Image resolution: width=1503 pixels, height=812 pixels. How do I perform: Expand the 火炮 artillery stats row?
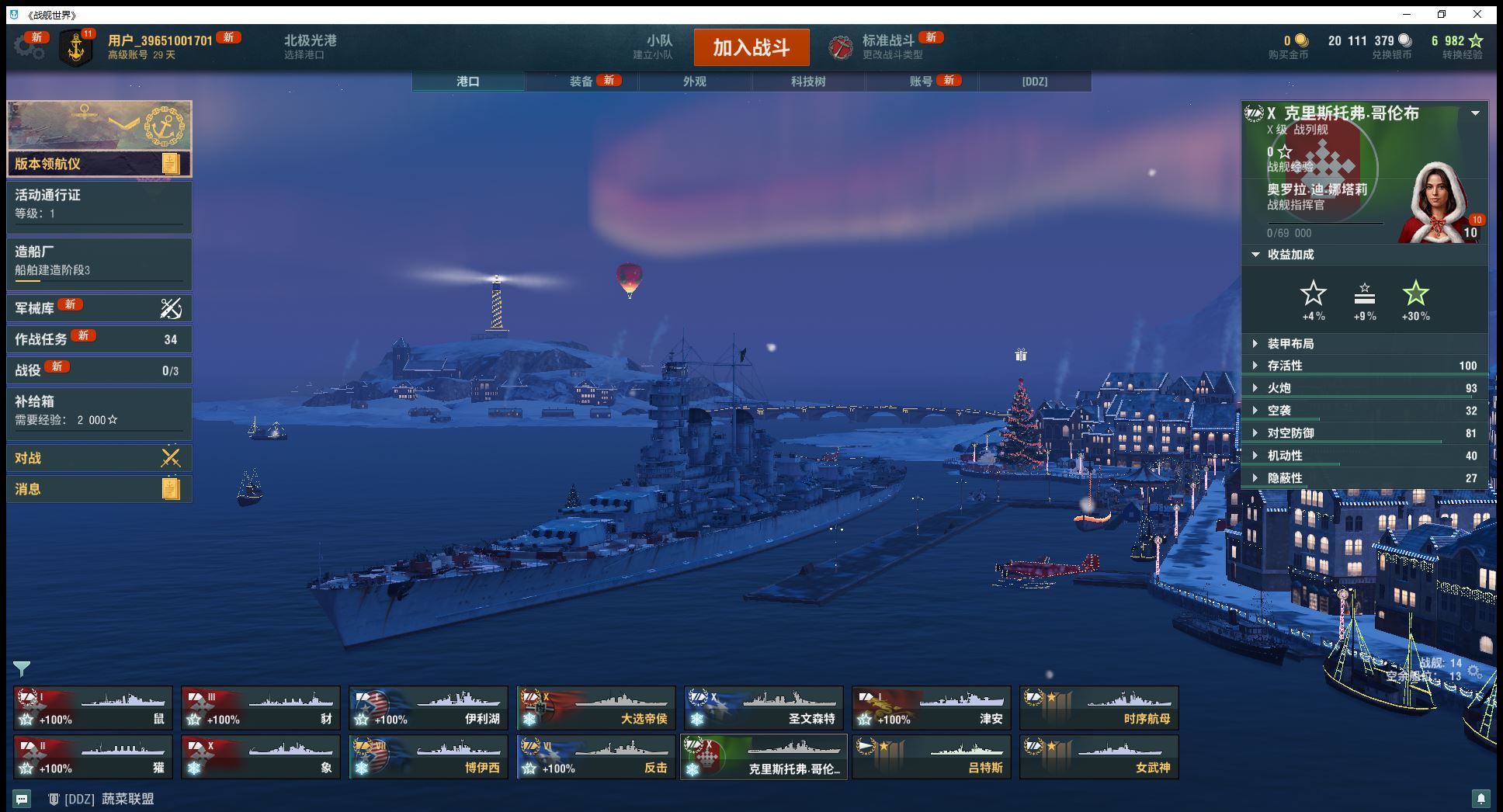click(1279, 388)
